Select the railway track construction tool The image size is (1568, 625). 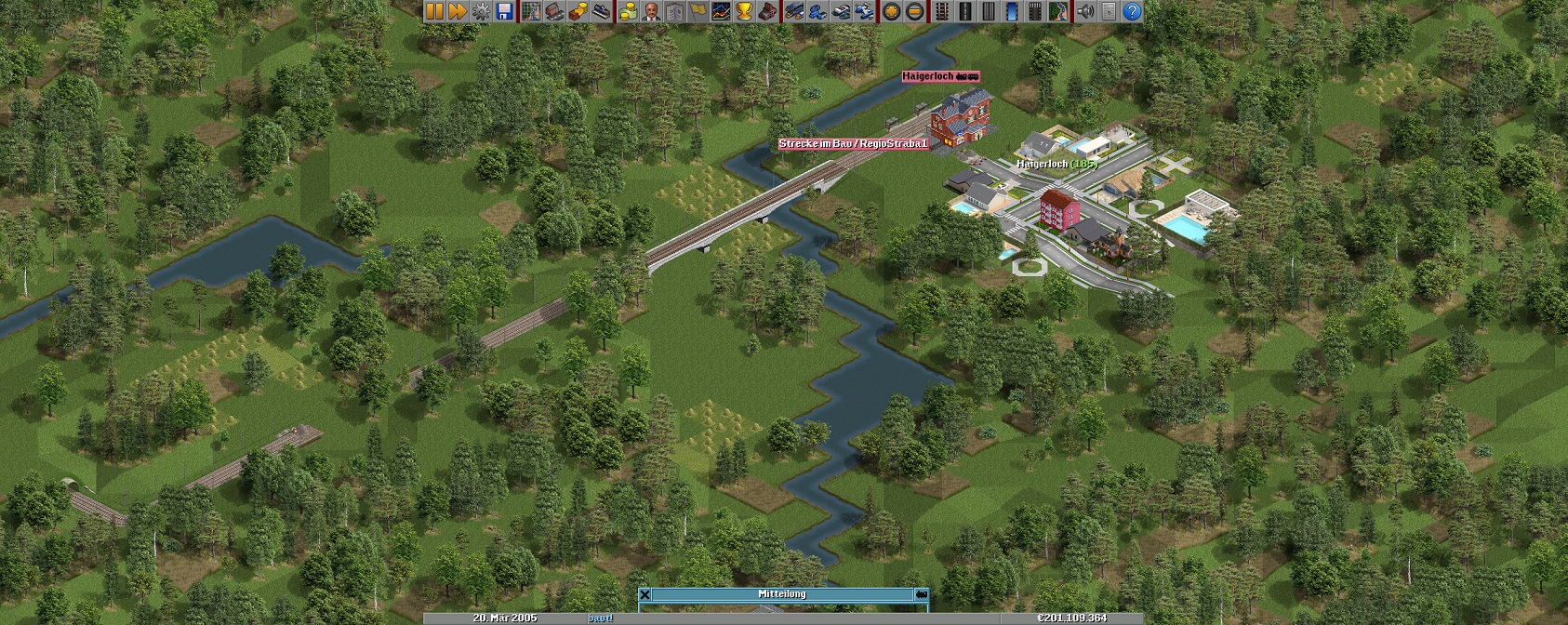tap(941, 11)
